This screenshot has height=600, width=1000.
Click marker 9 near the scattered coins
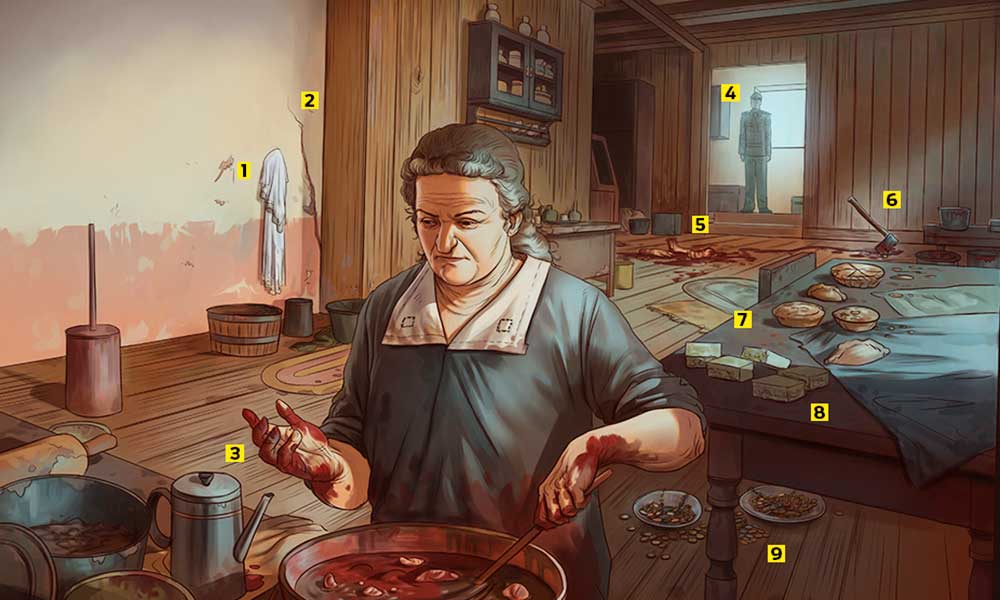tap(776, 553)
